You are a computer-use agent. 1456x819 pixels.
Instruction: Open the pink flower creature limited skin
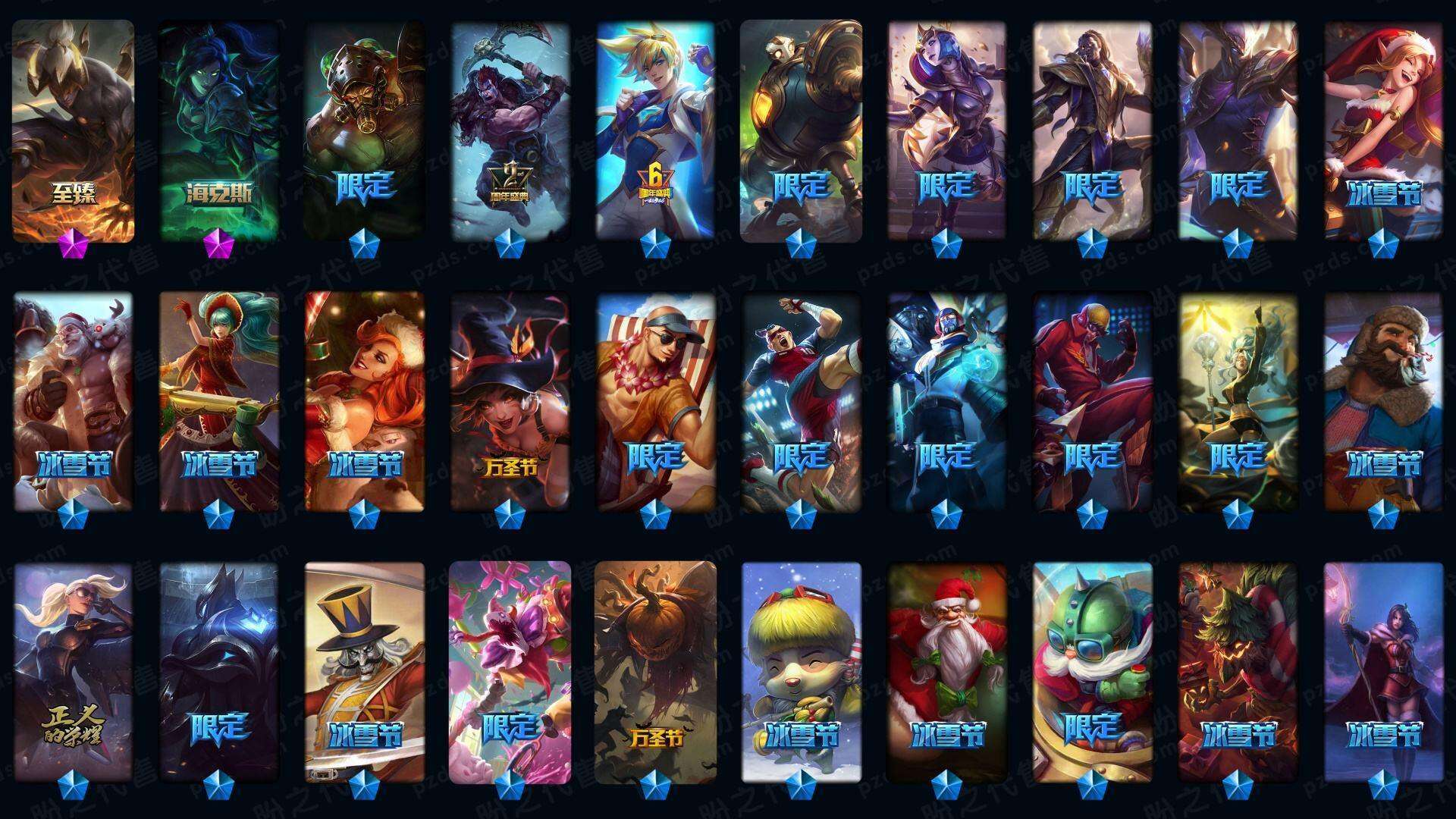pos(510,672)
